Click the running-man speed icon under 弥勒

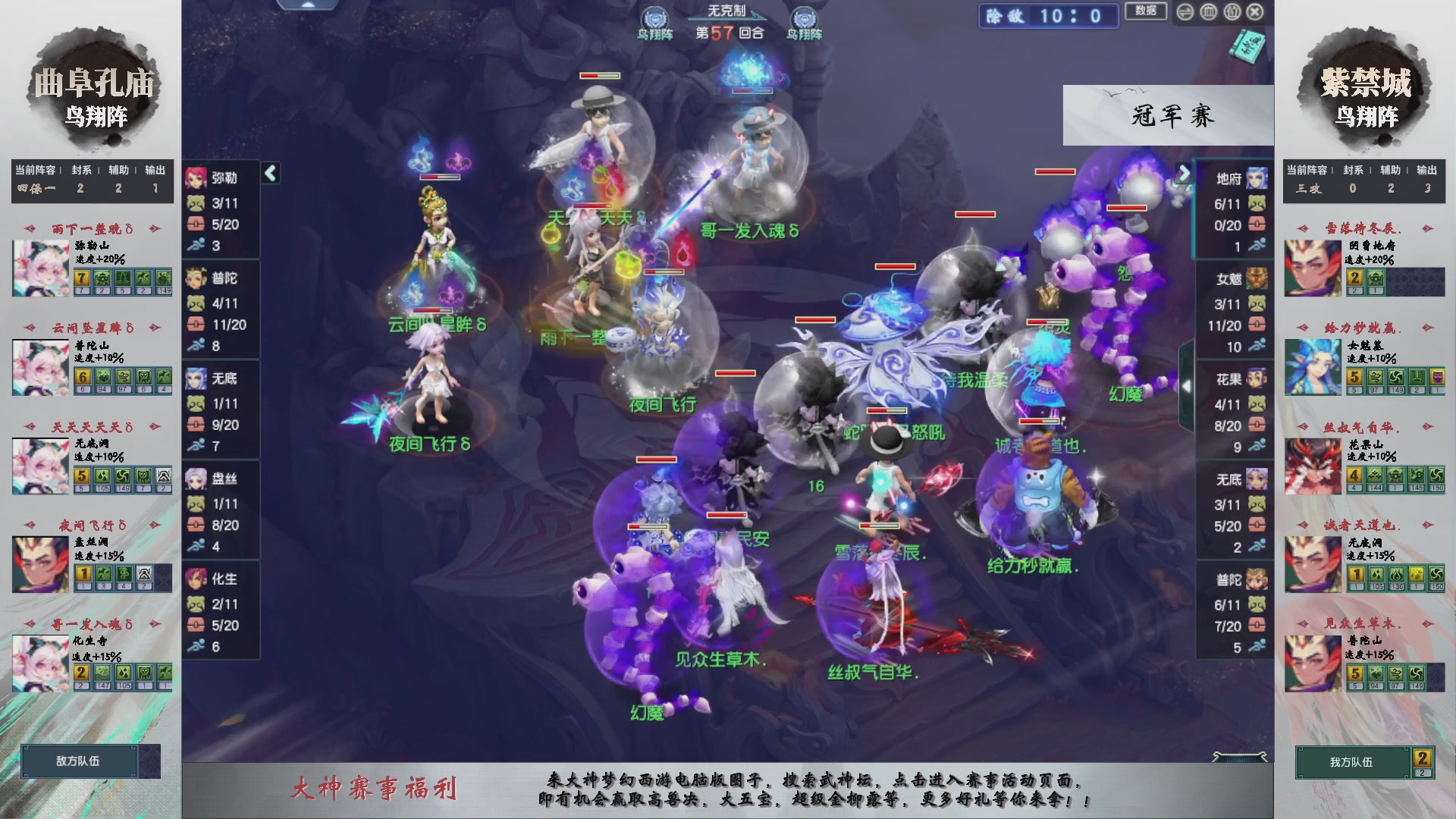[196, 244]
